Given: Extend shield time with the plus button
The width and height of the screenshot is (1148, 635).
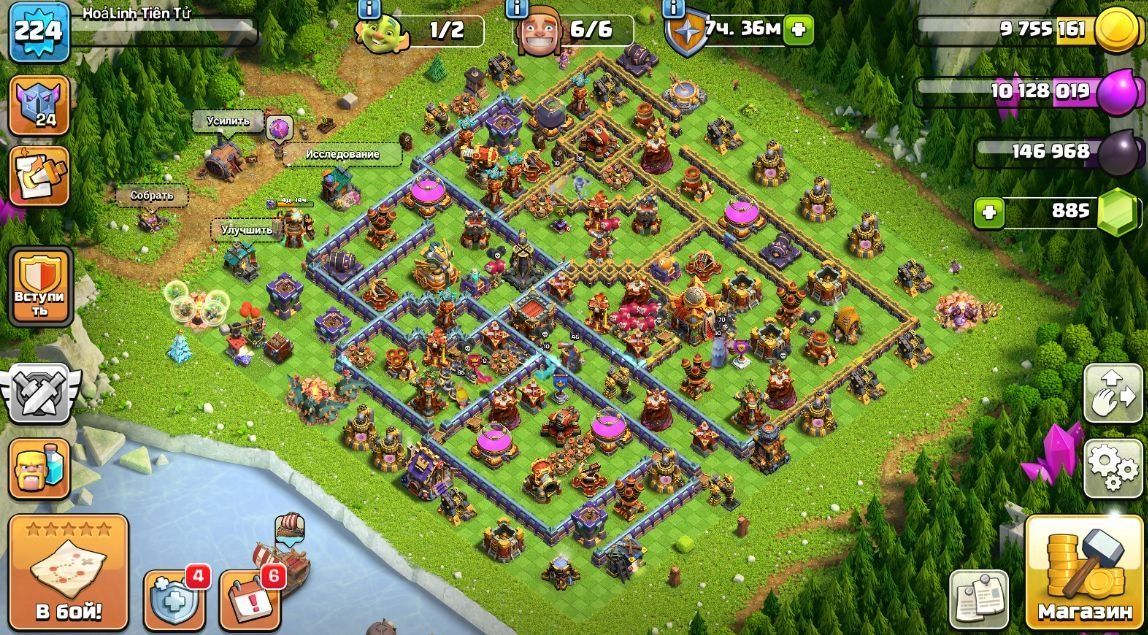Looking at the screenshot, I should click(799, 29).
